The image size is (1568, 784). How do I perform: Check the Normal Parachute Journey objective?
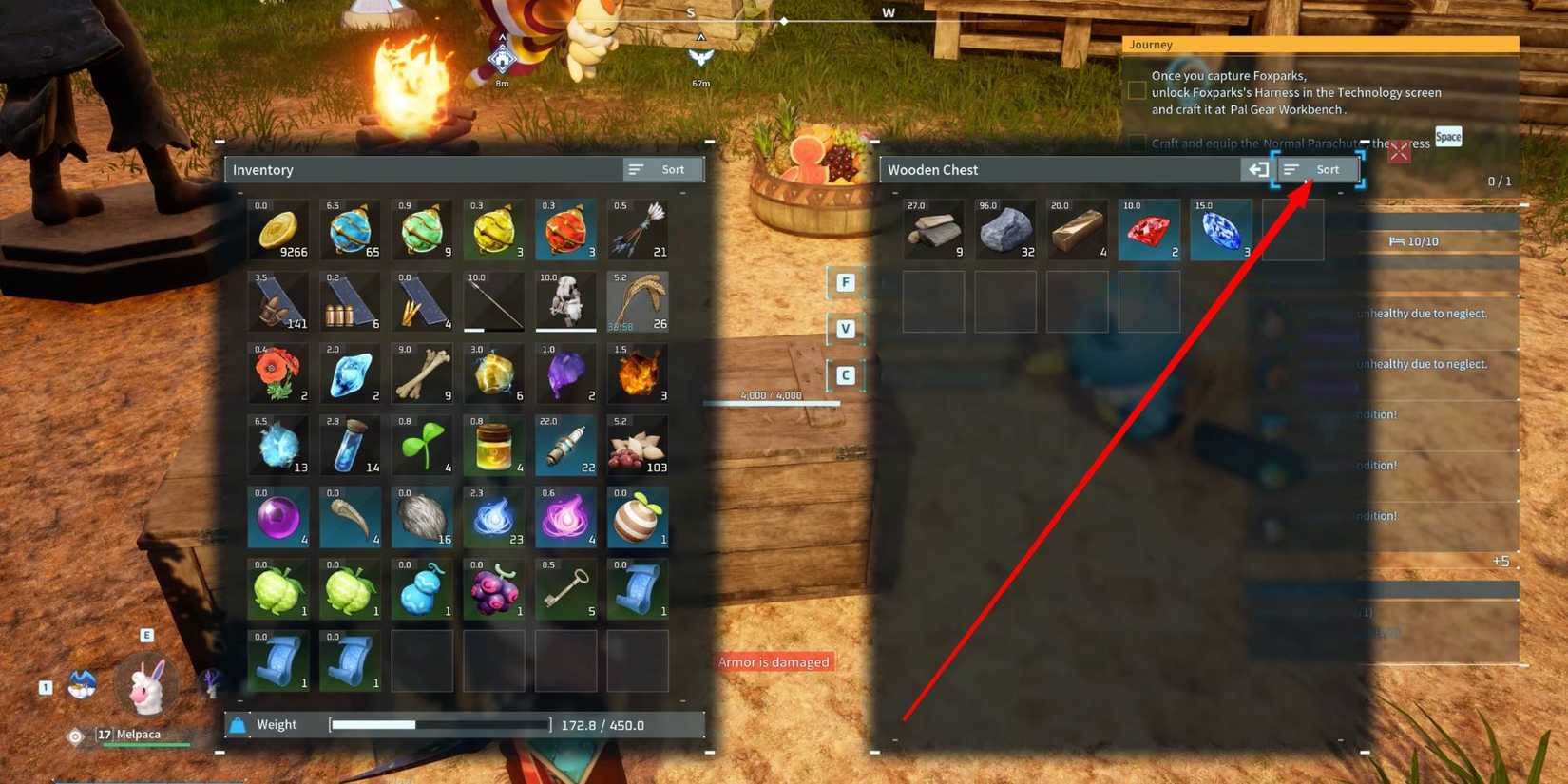[x=1137, y=143]
